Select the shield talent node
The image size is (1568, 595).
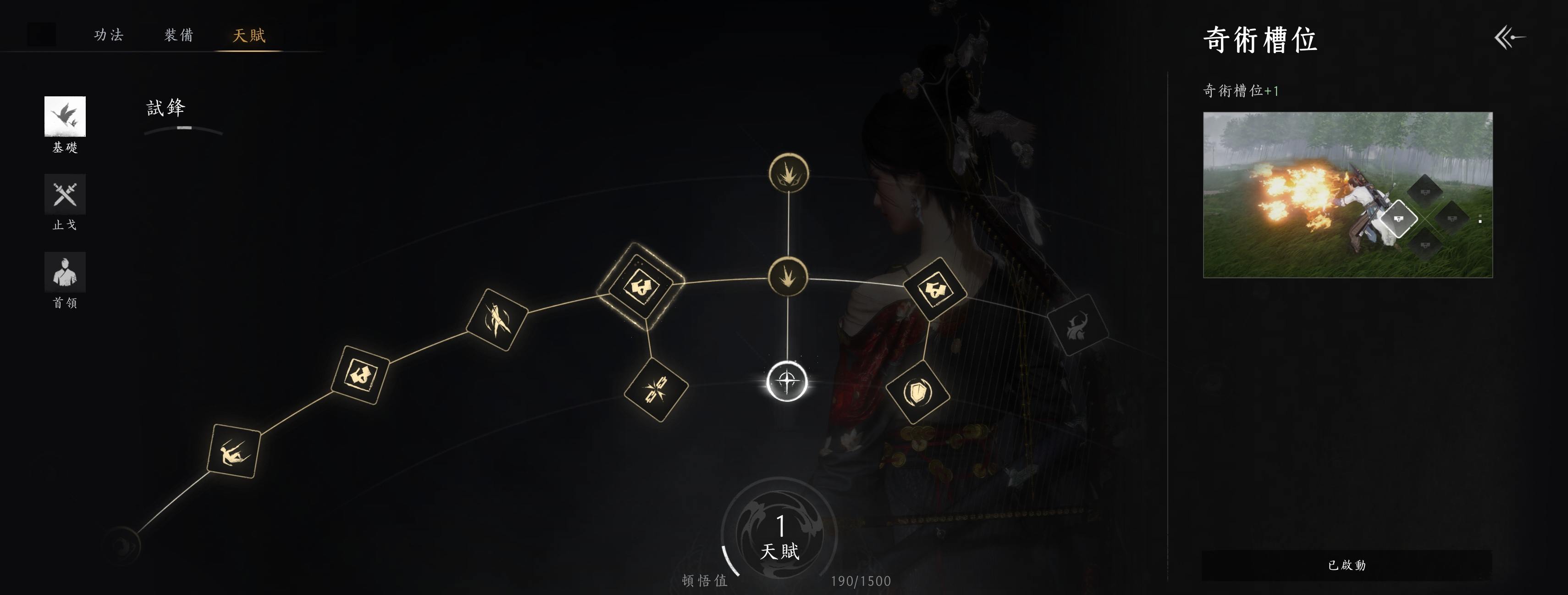(x=917, y=392)
